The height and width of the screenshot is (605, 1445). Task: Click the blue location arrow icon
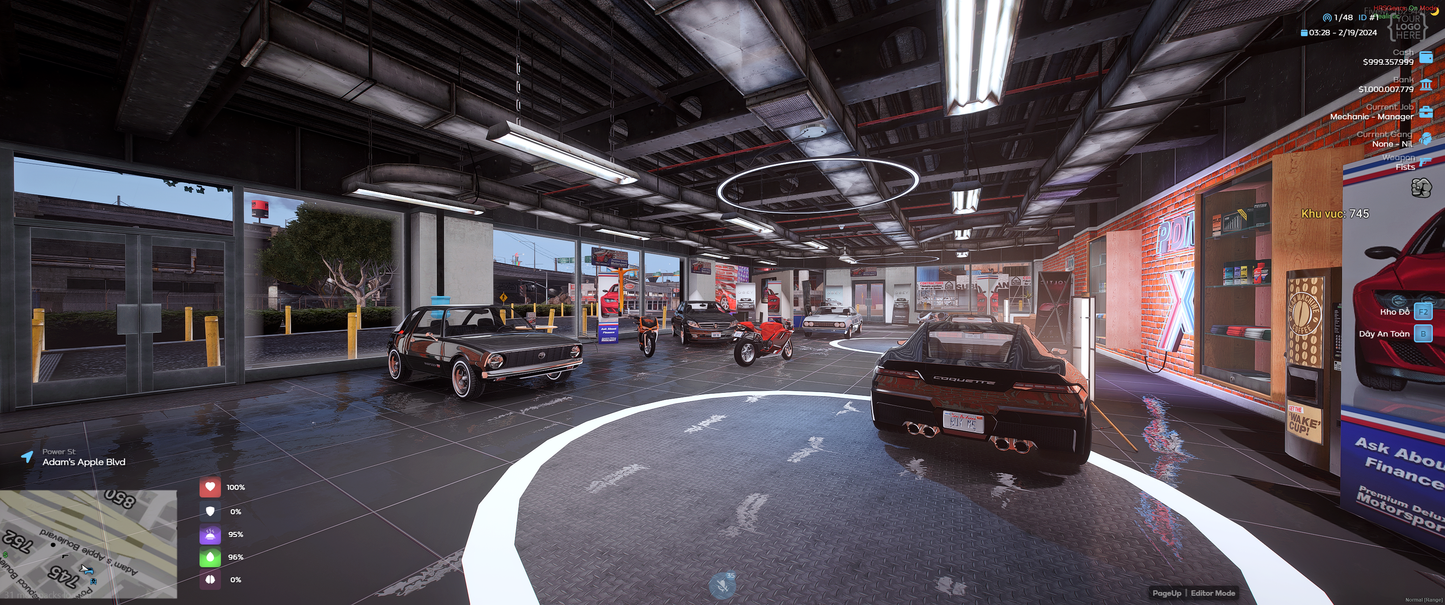(x=27, y=457)
